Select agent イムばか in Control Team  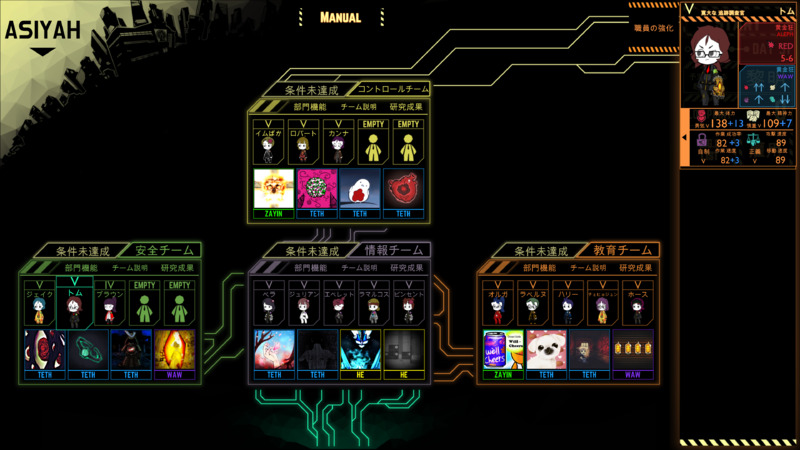coord(267,143)
